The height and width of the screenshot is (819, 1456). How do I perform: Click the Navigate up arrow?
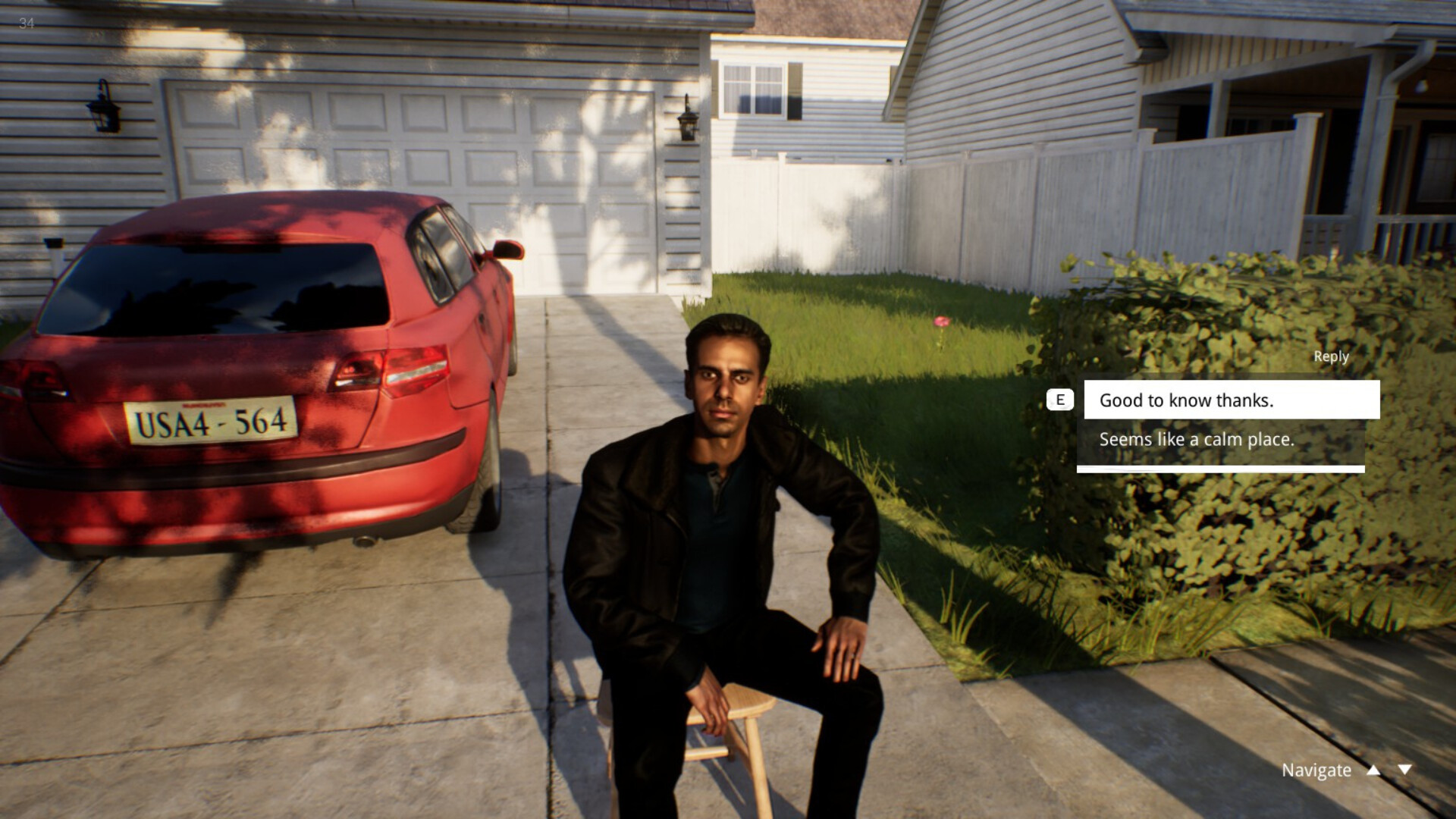(1373, 770)
